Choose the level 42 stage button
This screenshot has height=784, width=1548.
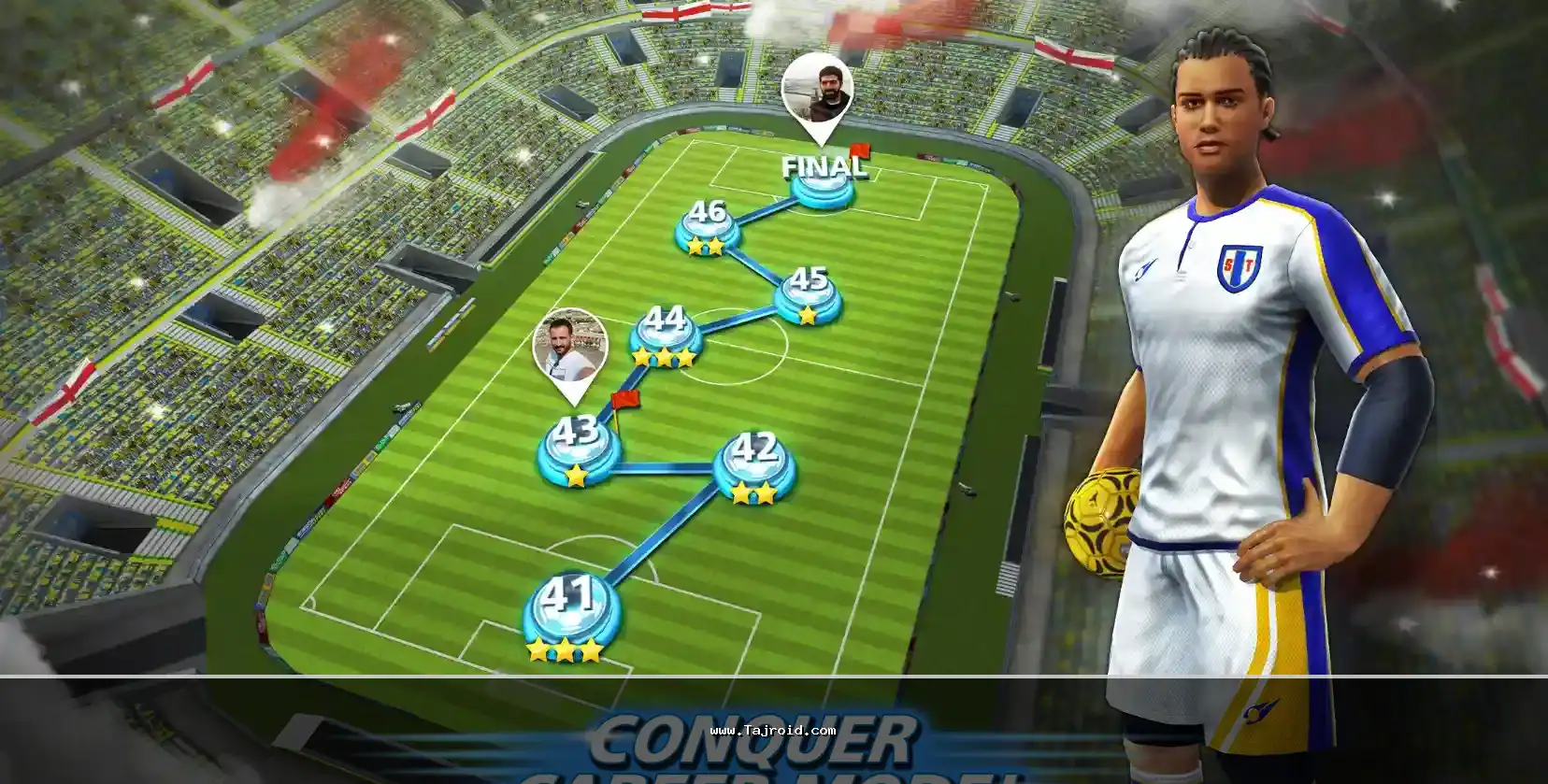[x=755, y=464]
